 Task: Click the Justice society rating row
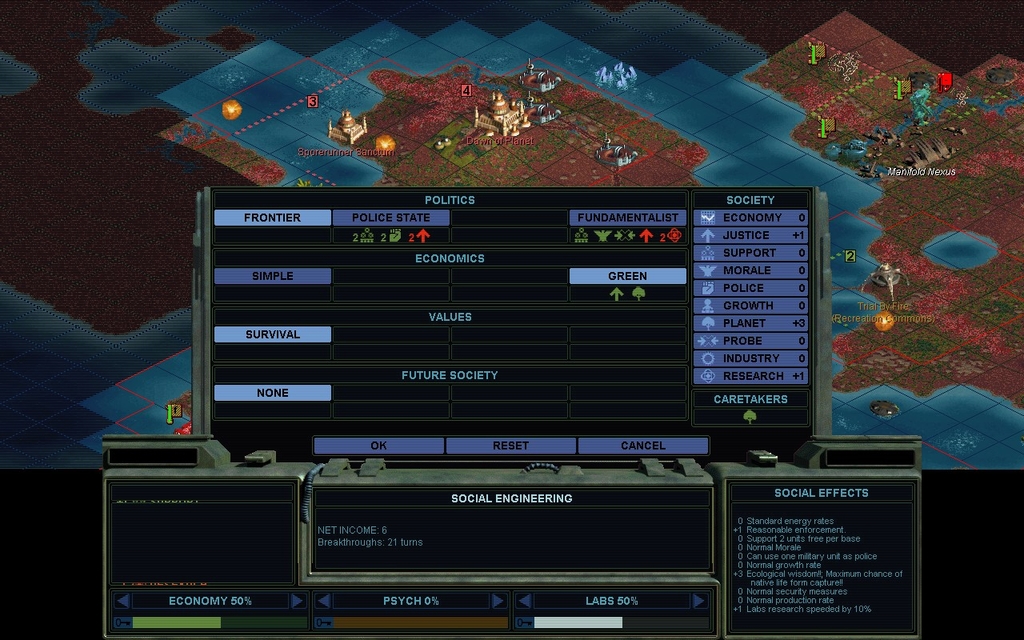point(750,235)
